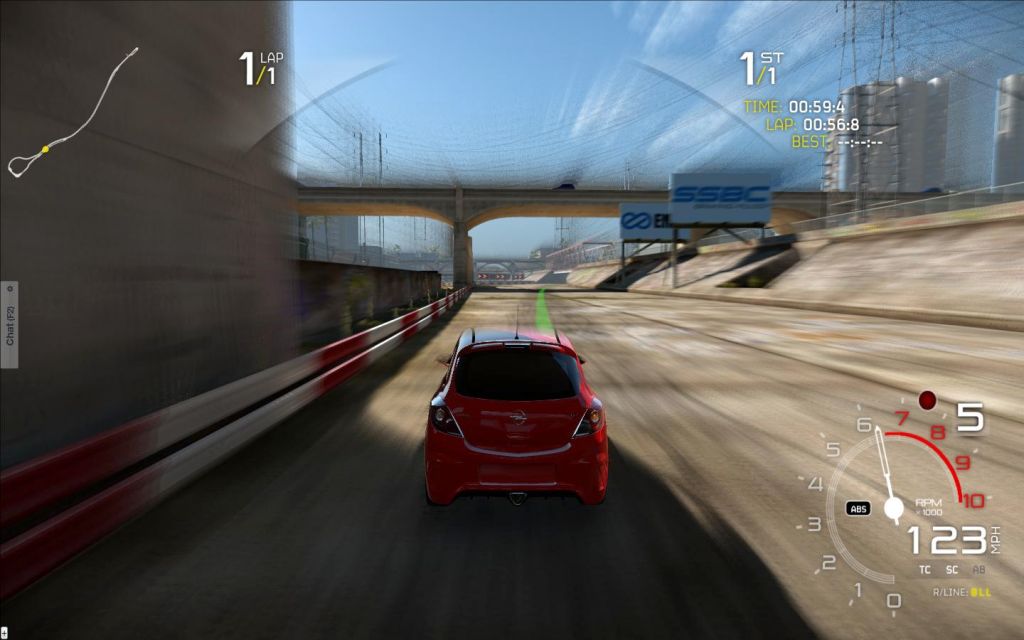Open the Chat (F2) side tab
Viewport: 1024px width, 640px height.
point(9,324)
